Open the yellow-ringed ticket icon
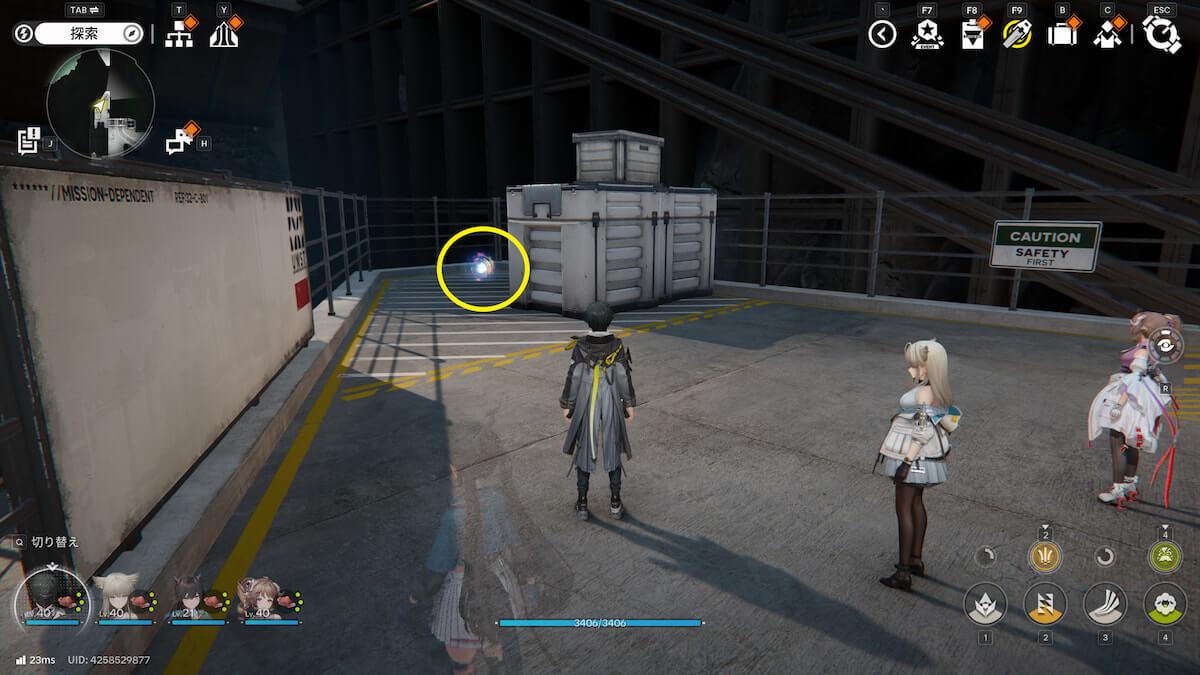1200x675 pixels. [x=1017, y=35]
